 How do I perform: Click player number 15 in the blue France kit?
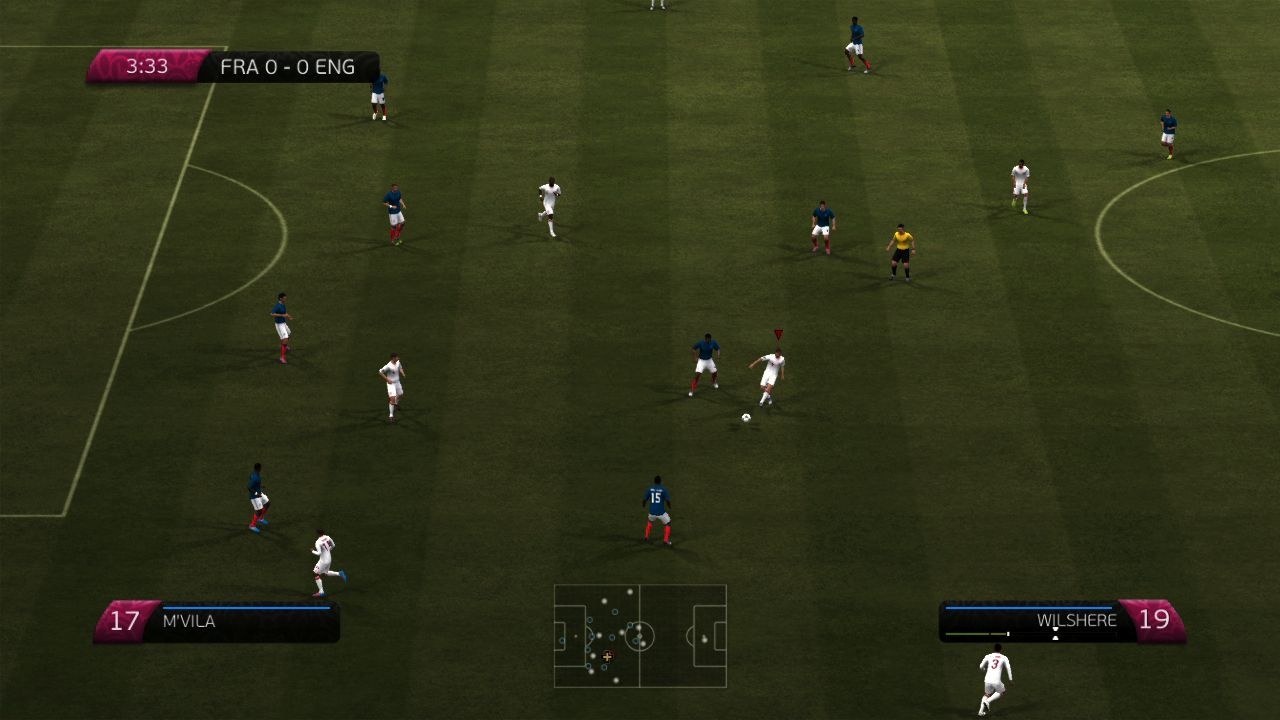655,500
